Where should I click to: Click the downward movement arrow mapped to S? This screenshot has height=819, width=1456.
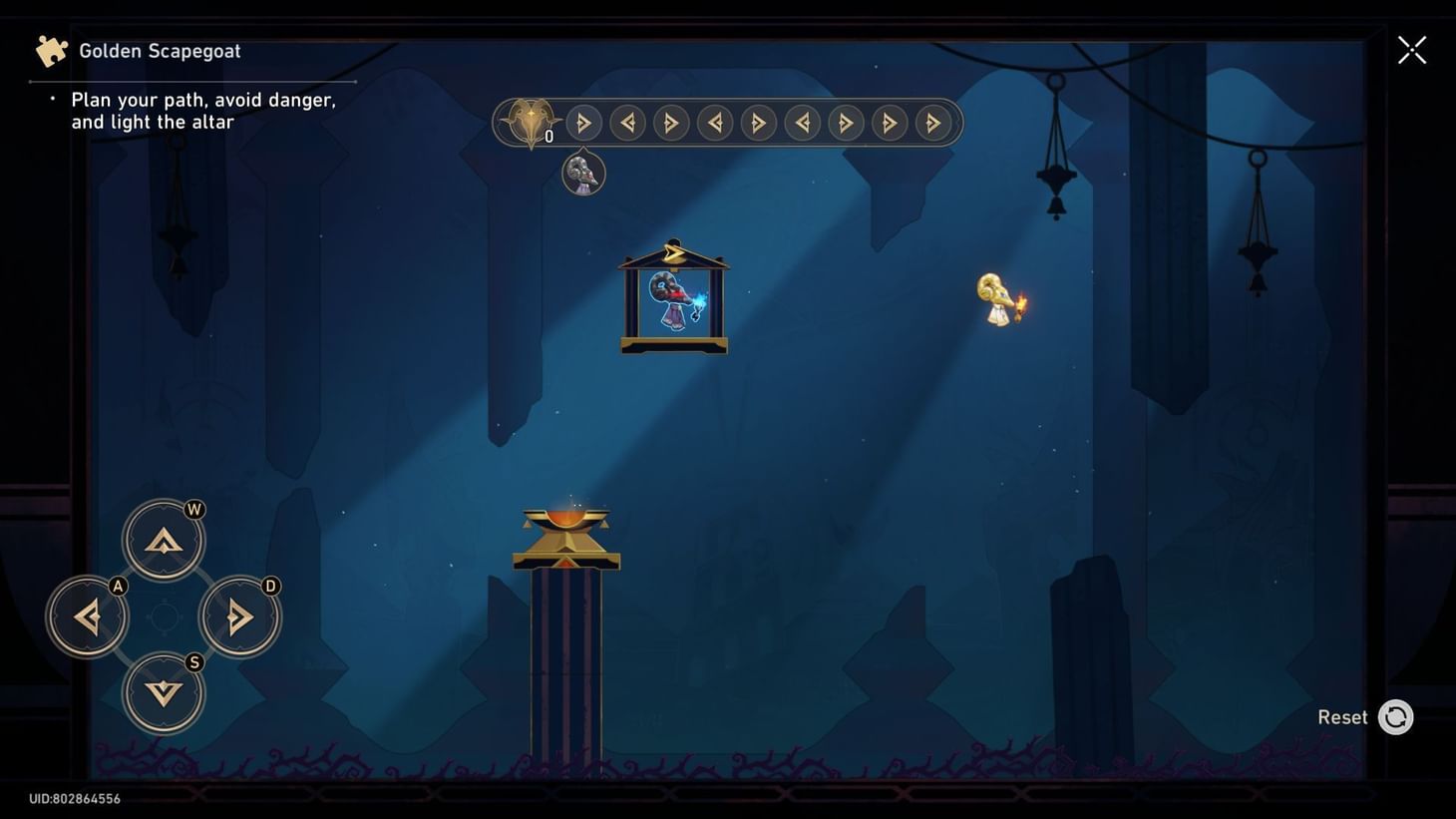tap(165, 693)
